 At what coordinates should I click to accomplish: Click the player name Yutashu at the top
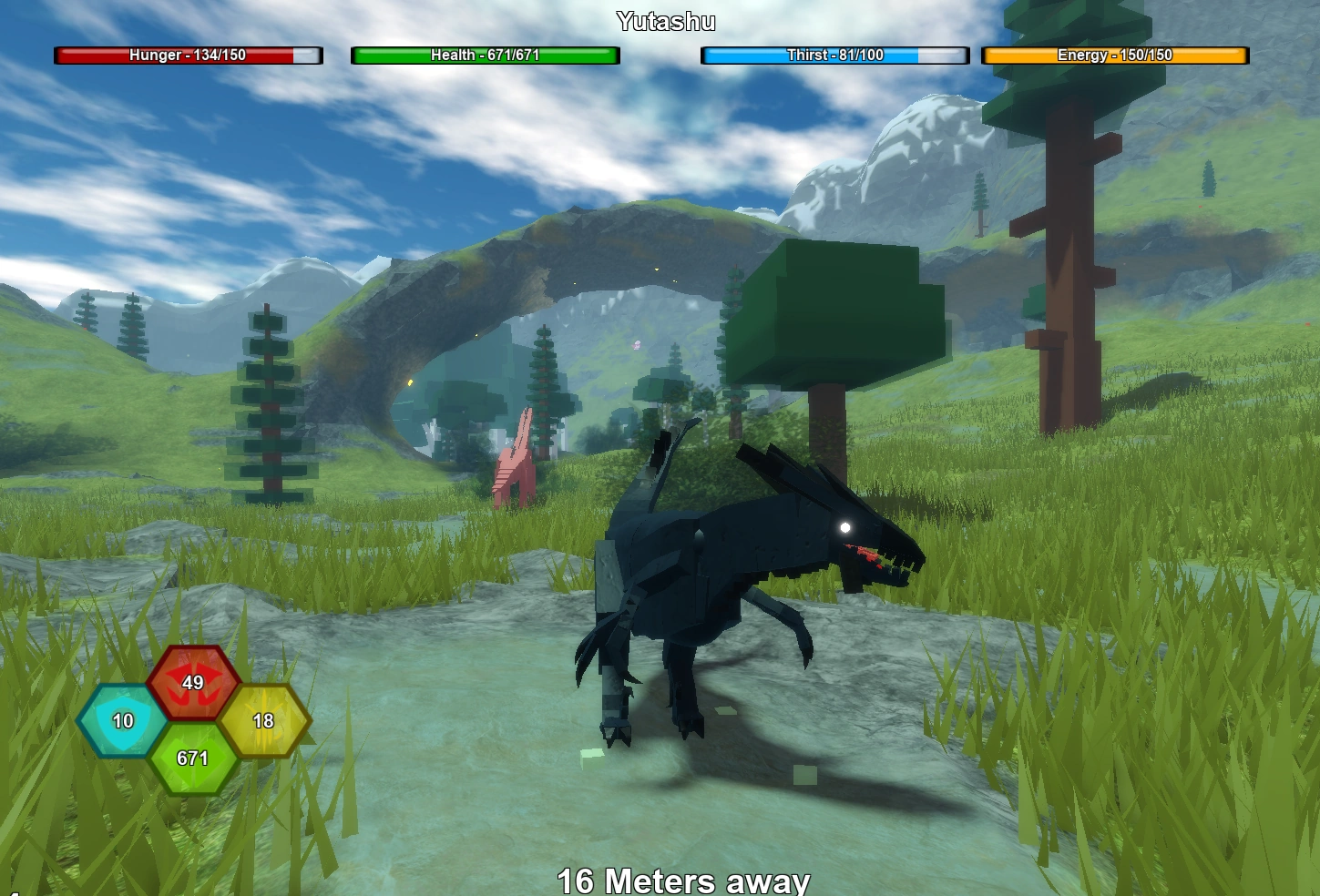coord(666,19)
